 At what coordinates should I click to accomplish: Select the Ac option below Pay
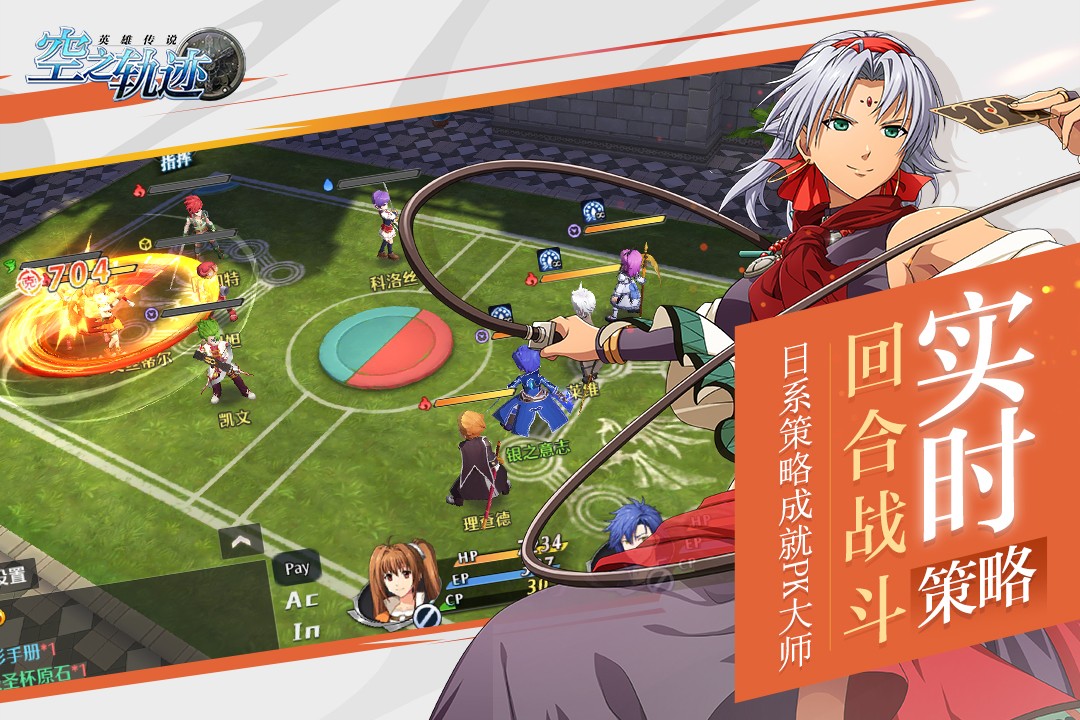click(x=302, y=600)
